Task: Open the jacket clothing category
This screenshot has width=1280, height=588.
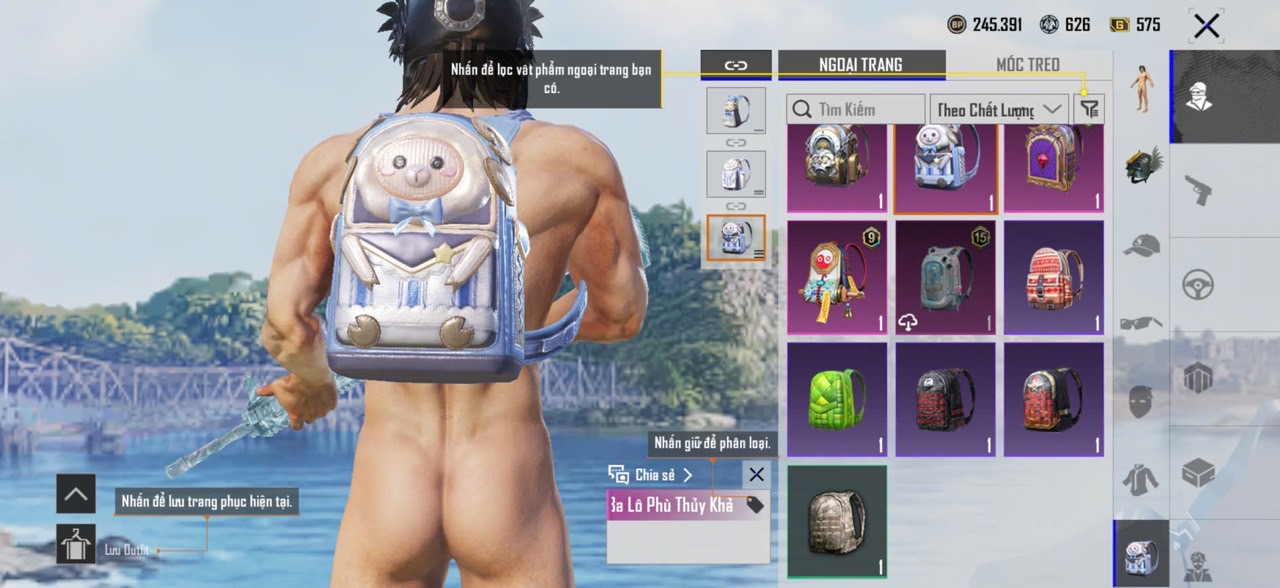Action: tap(1141, 479)
